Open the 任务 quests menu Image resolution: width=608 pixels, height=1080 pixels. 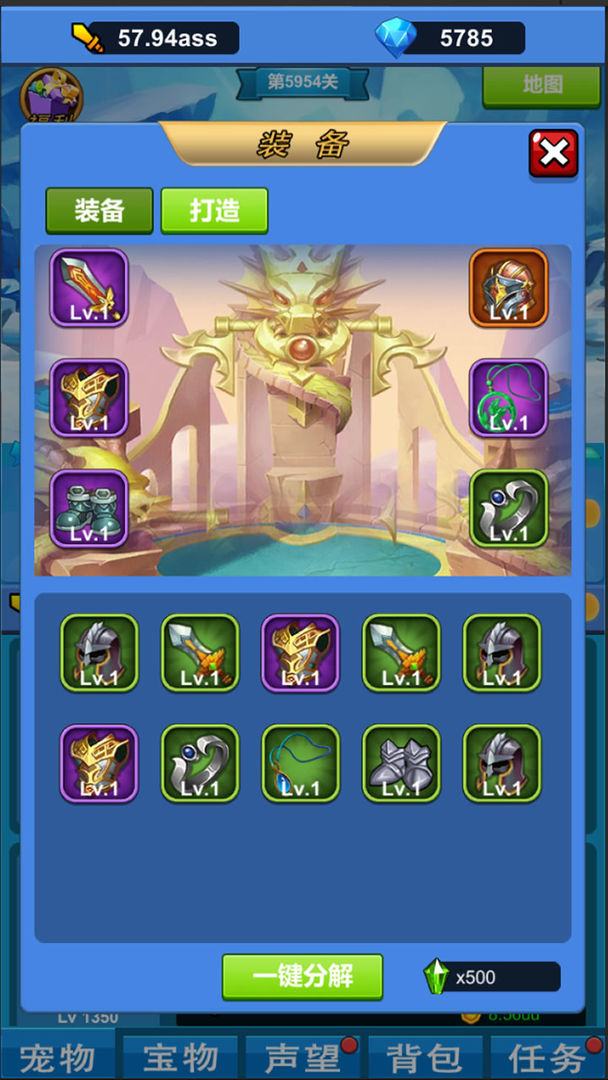pyautogui.click(x=547, y=1058)
